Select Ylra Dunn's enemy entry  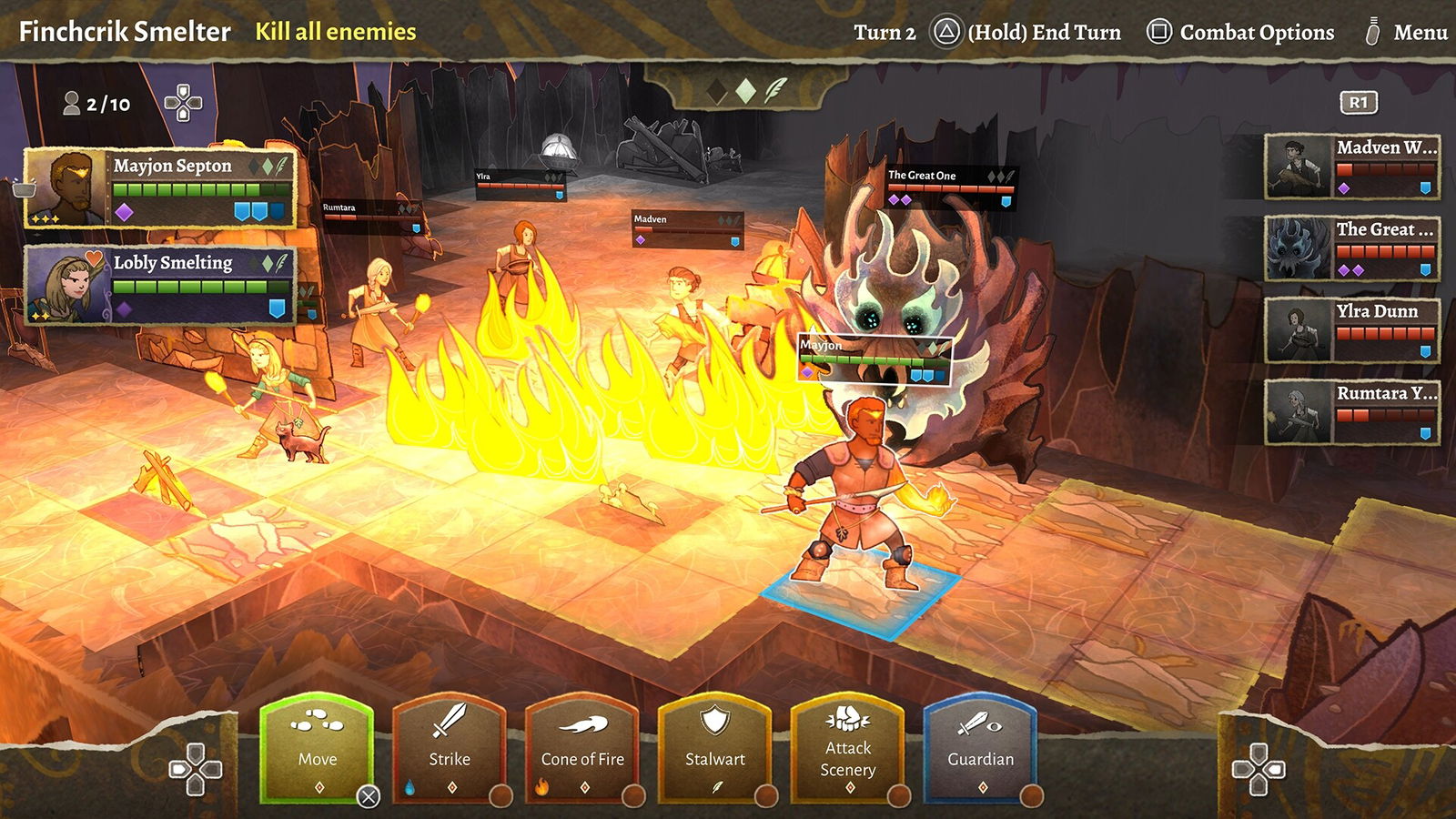[1352, 330]
